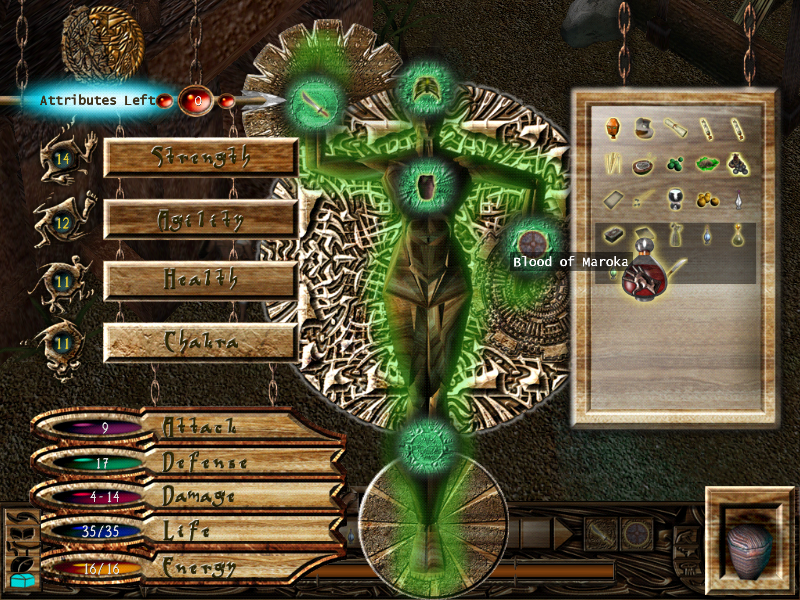Image resolution: width=800 pixels, height=600 pixels.
Task: Select the orange tribal mask item
Action: [x=612, y=127]
